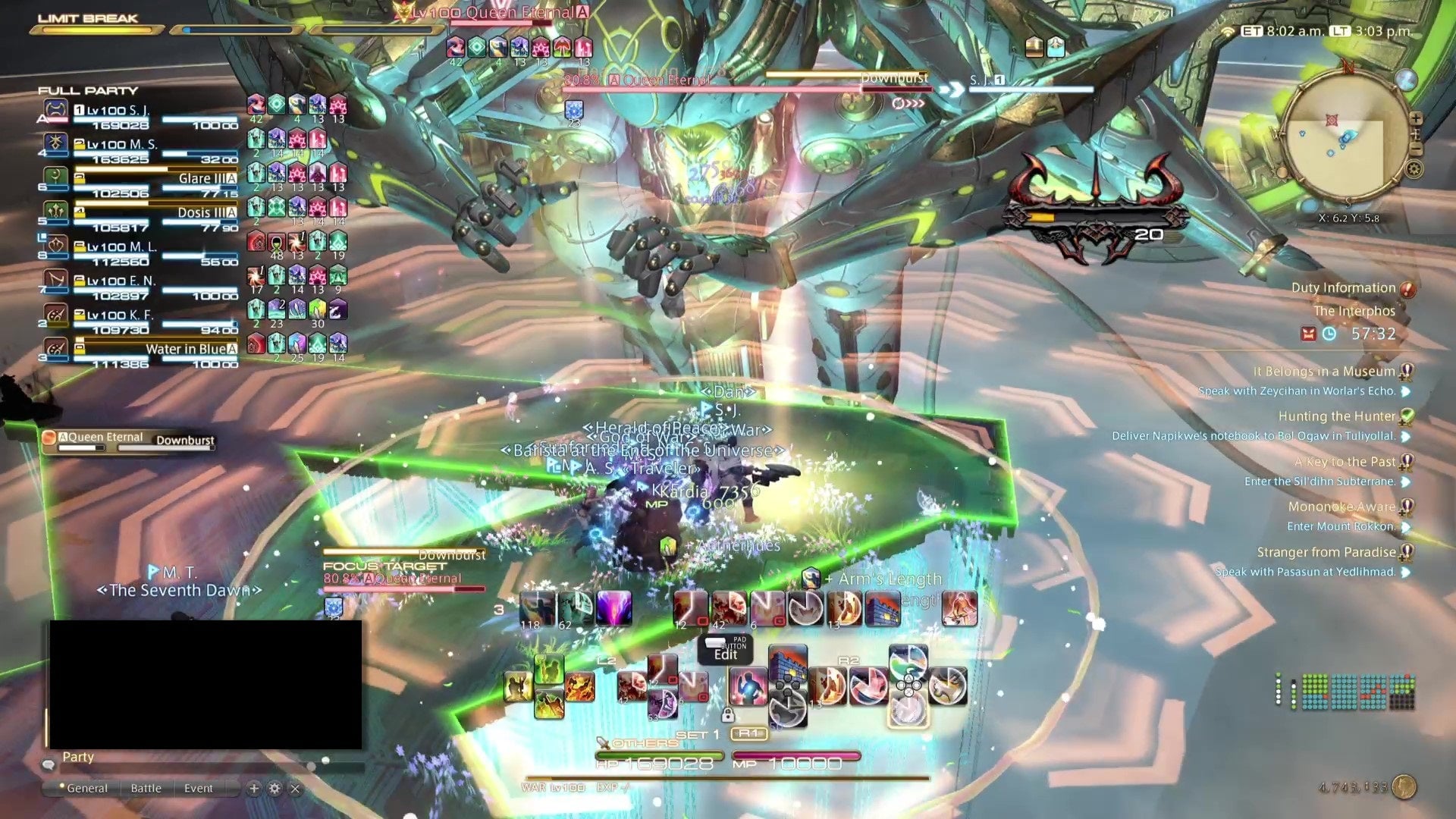This screenshot has height=819, width=1456.
Task: Open the Event chat tab
Action: [x=199, y=788]
